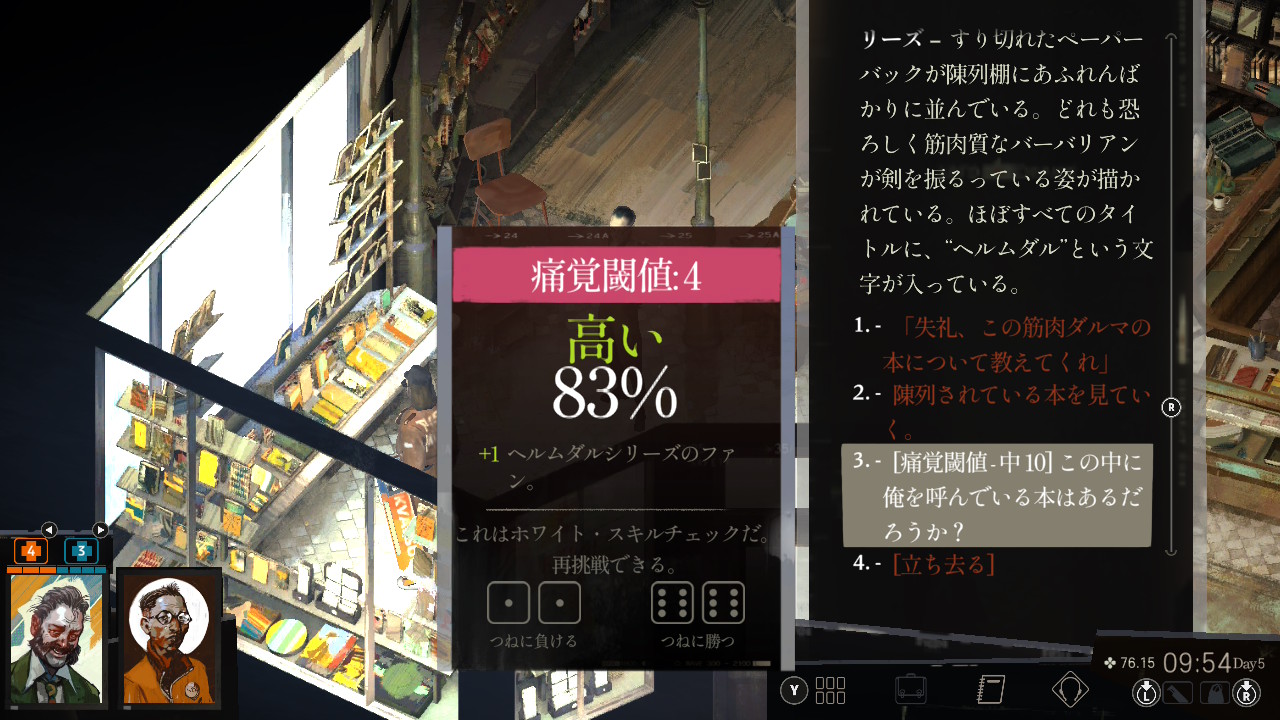Choose the [立ち去る] leave option
Image resolution: width=1280 pixels, height=720 pixels.
click(943, 564)
